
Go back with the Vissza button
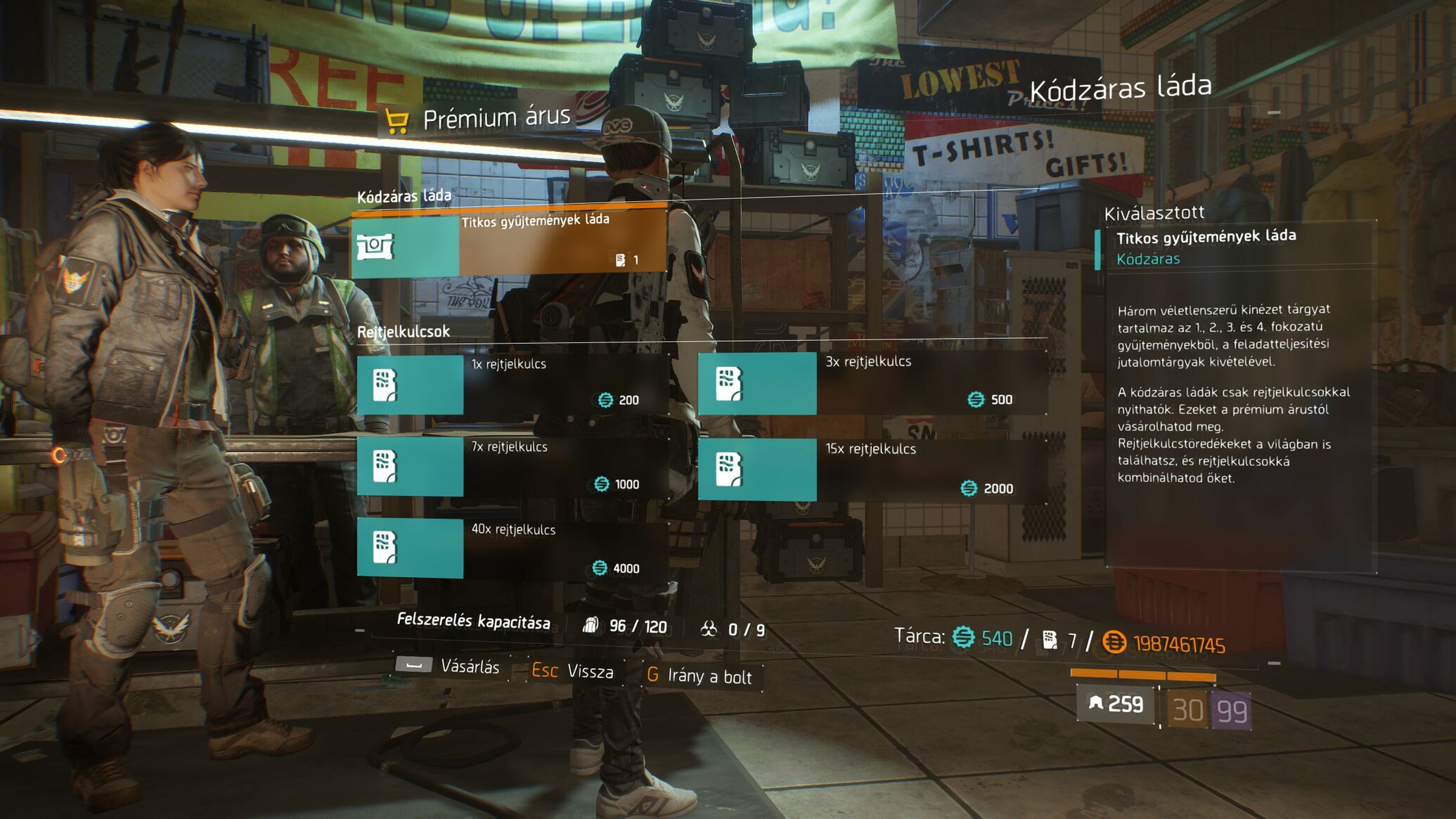pos(572,671)
